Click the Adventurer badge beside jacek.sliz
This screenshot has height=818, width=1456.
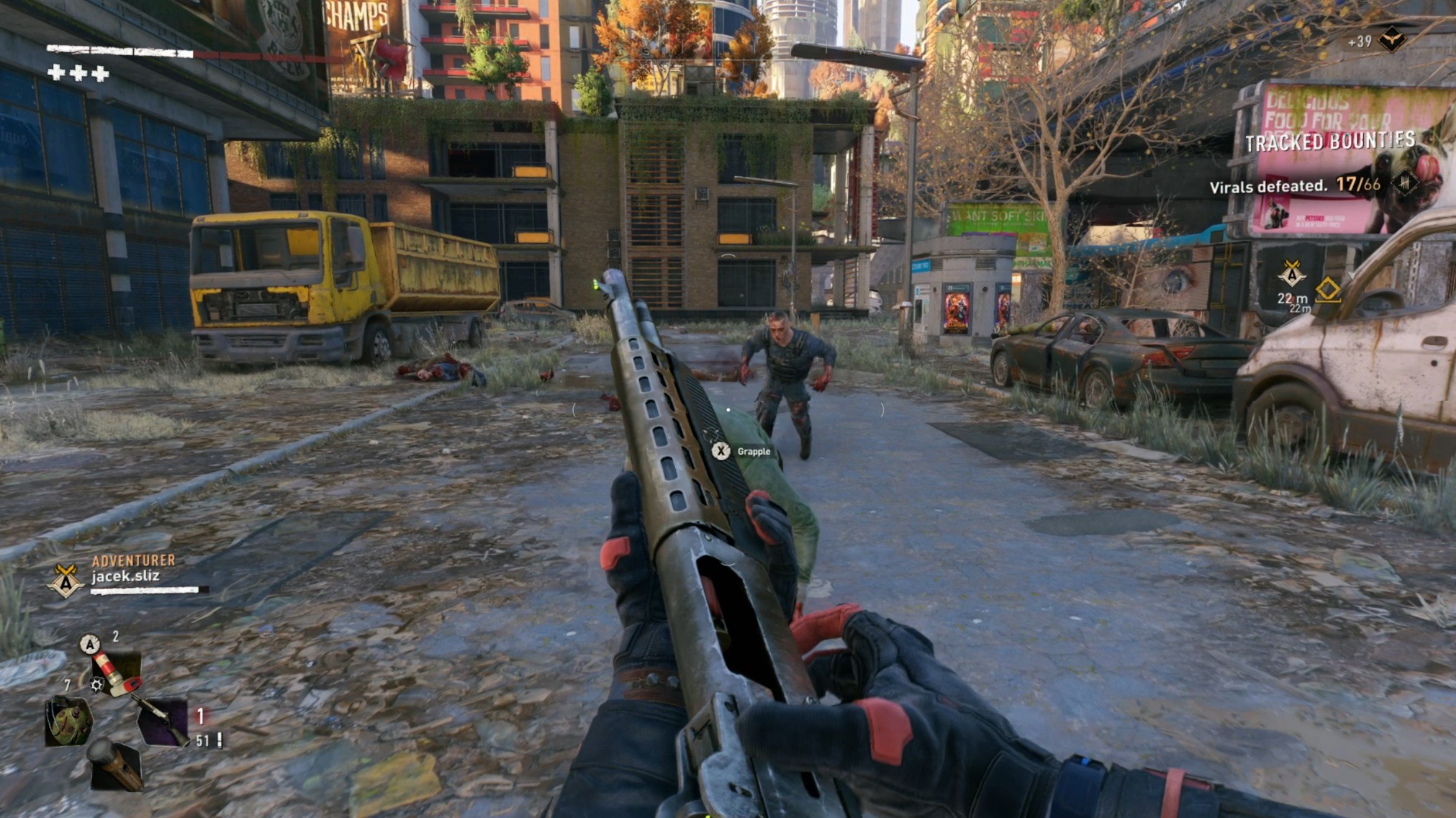click(65, 580)
